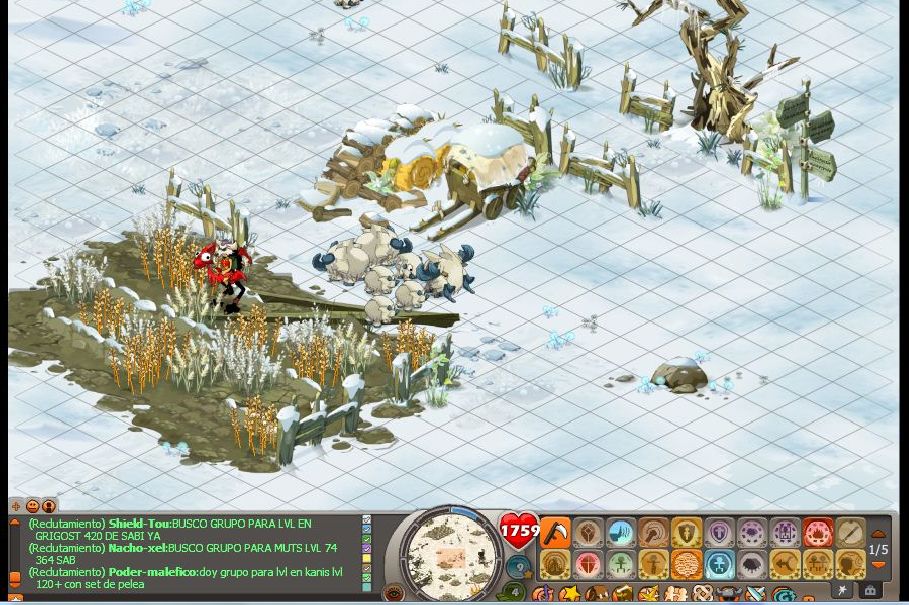Use the golden left-arrow spell
The height and width of the screenshot is (605, 909).
click(x=785, y=565)
